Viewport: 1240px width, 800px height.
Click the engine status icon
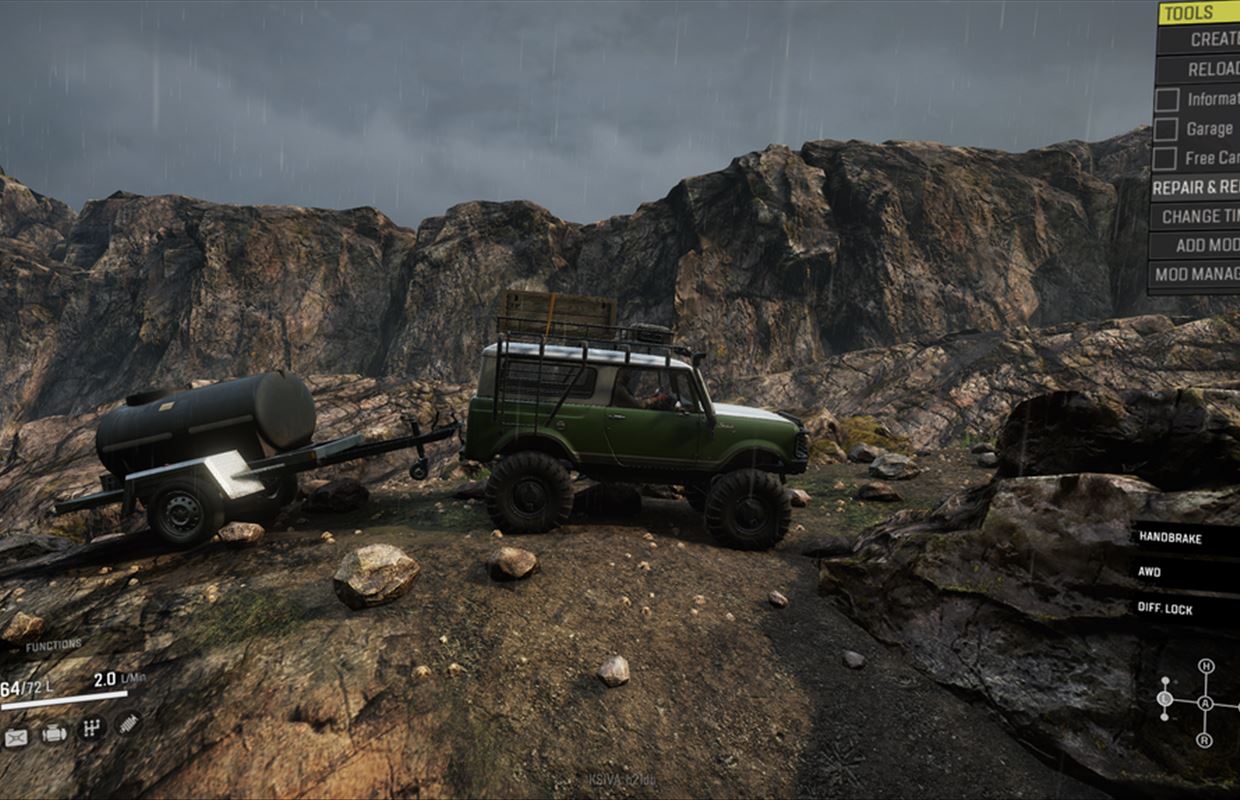pos(54,734)
